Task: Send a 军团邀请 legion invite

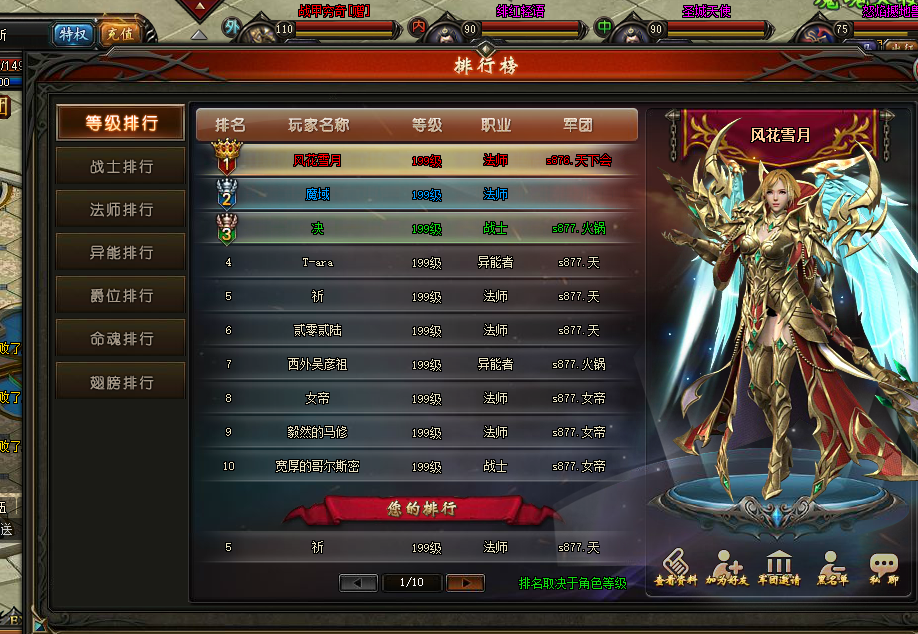Action: [780, 569]
